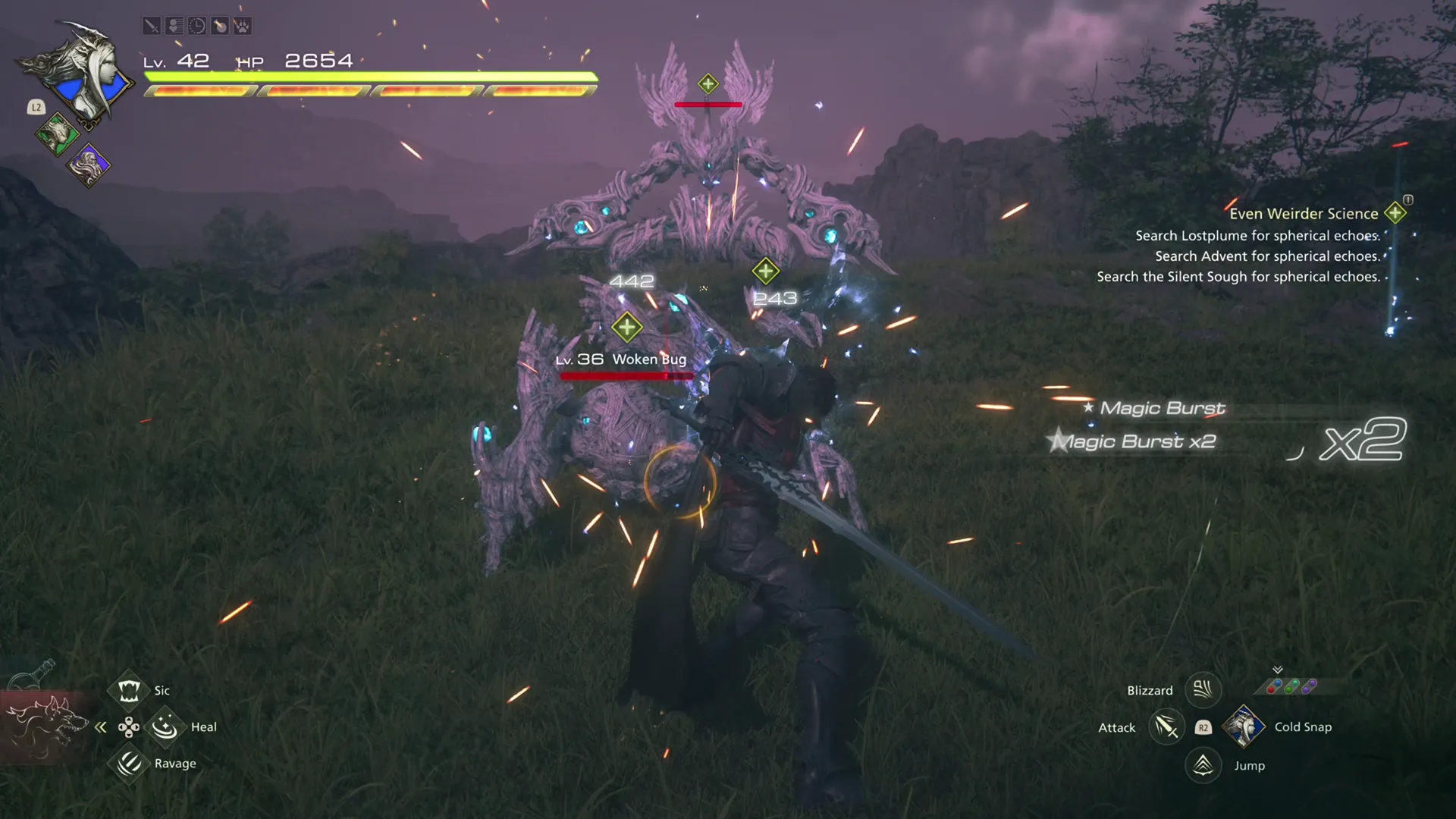Click the paw status icon top left
The image size is (1456, 819).
pyautogui.click(x=241, y=27)
